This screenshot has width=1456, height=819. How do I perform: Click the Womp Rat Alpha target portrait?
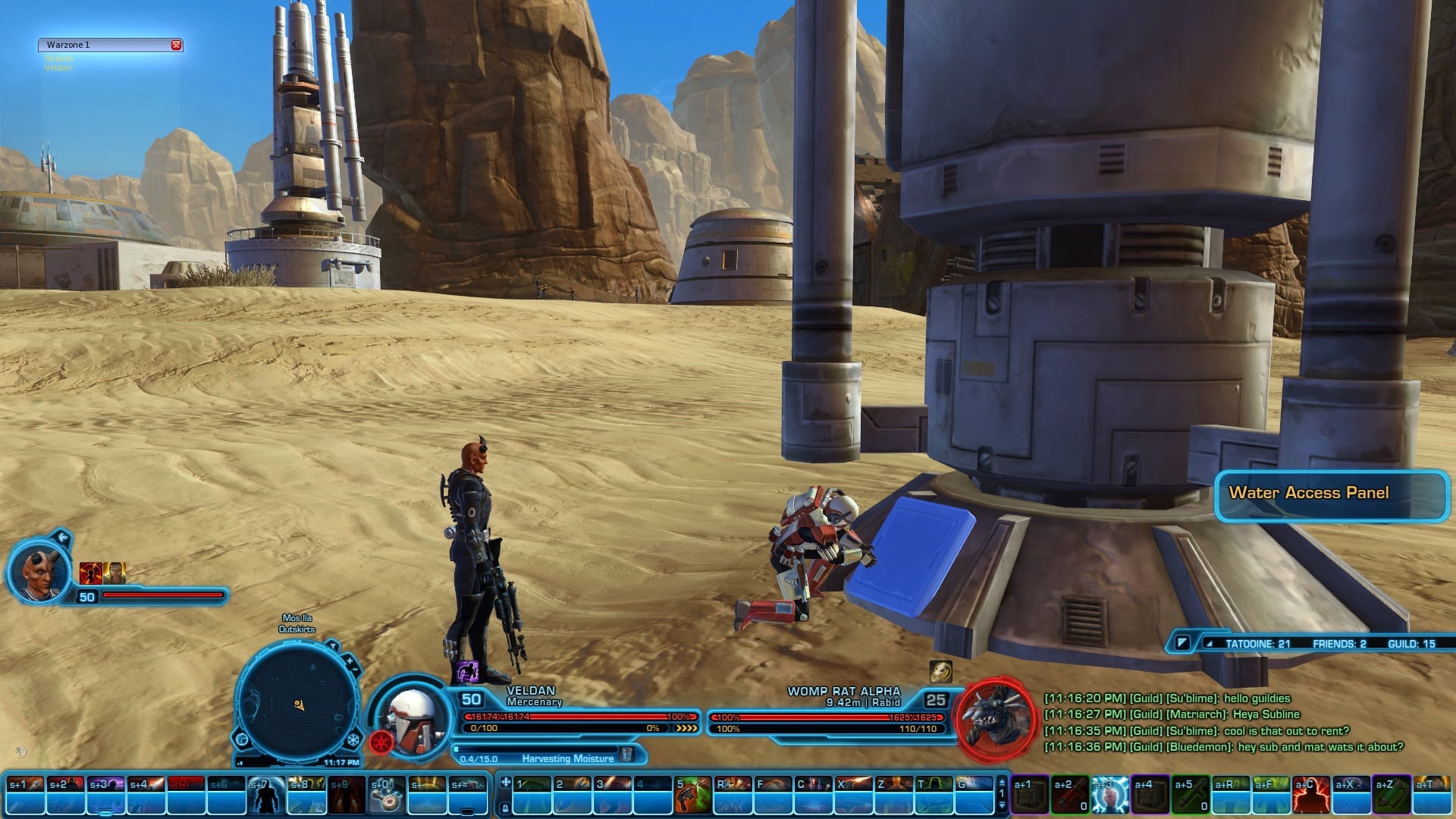pyautogui.click(x=996, y=717)
